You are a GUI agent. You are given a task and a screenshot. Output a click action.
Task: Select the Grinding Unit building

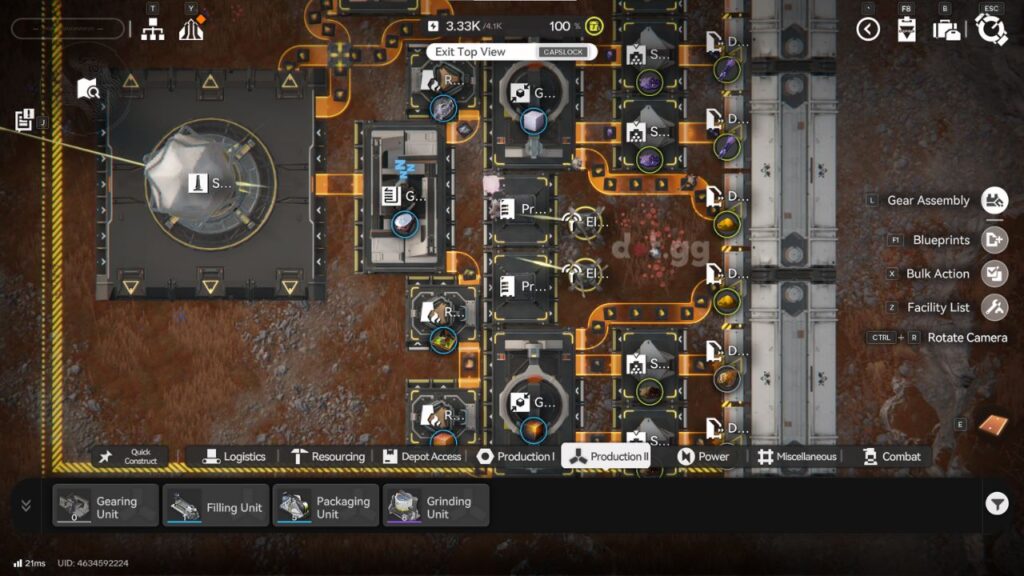(x=436, y=506)
